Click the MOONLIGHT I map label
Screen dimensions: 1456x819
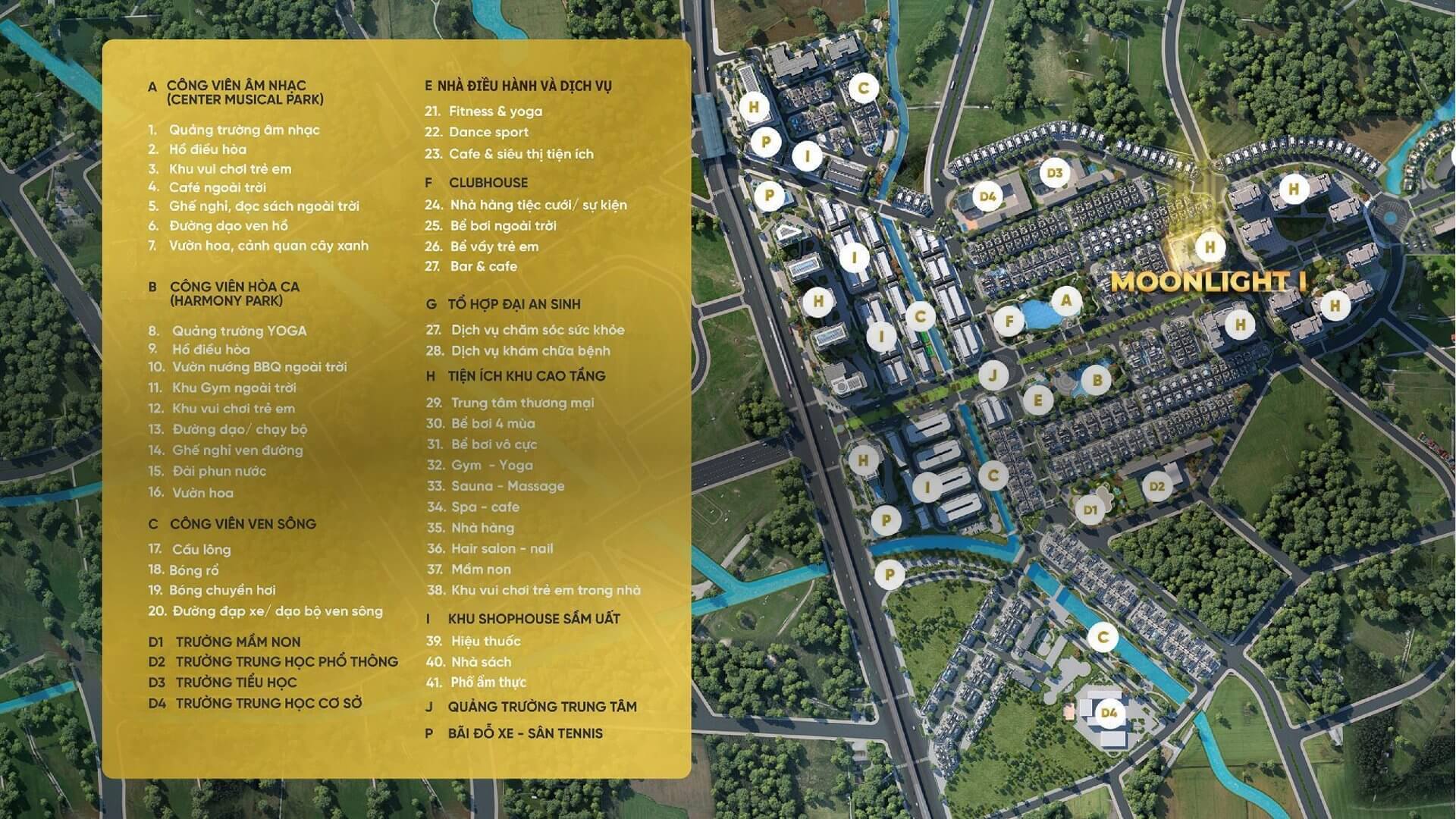click(x=1207, y=282)
